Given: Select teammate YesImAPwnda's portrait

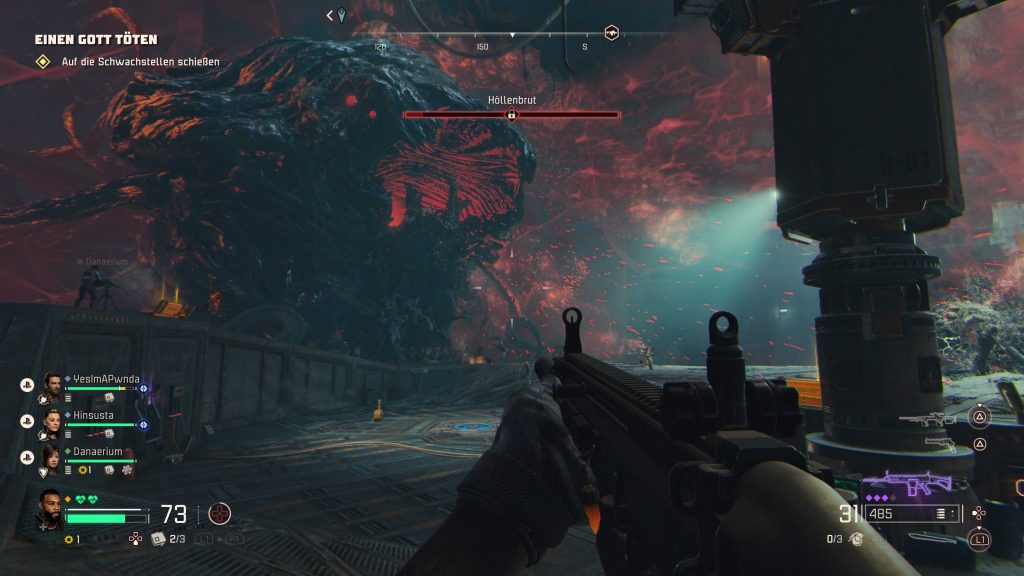Looking at the screenshot, I should pos(53,386).
